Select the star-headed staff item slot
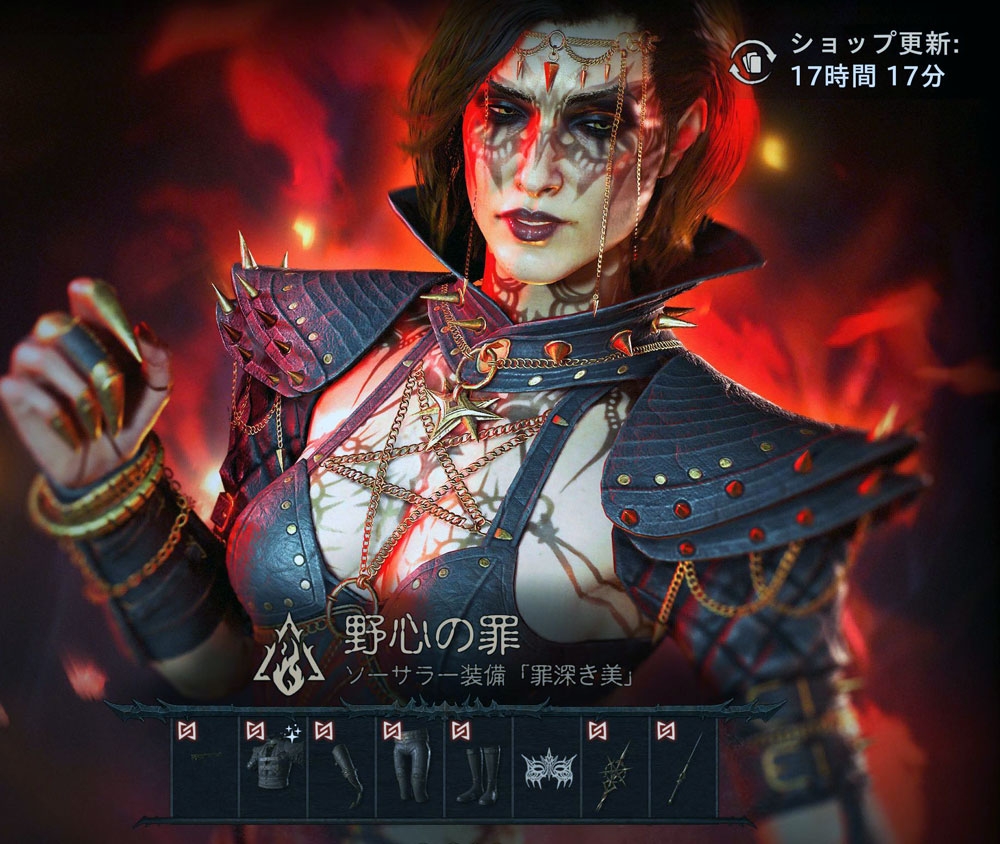 614,767
